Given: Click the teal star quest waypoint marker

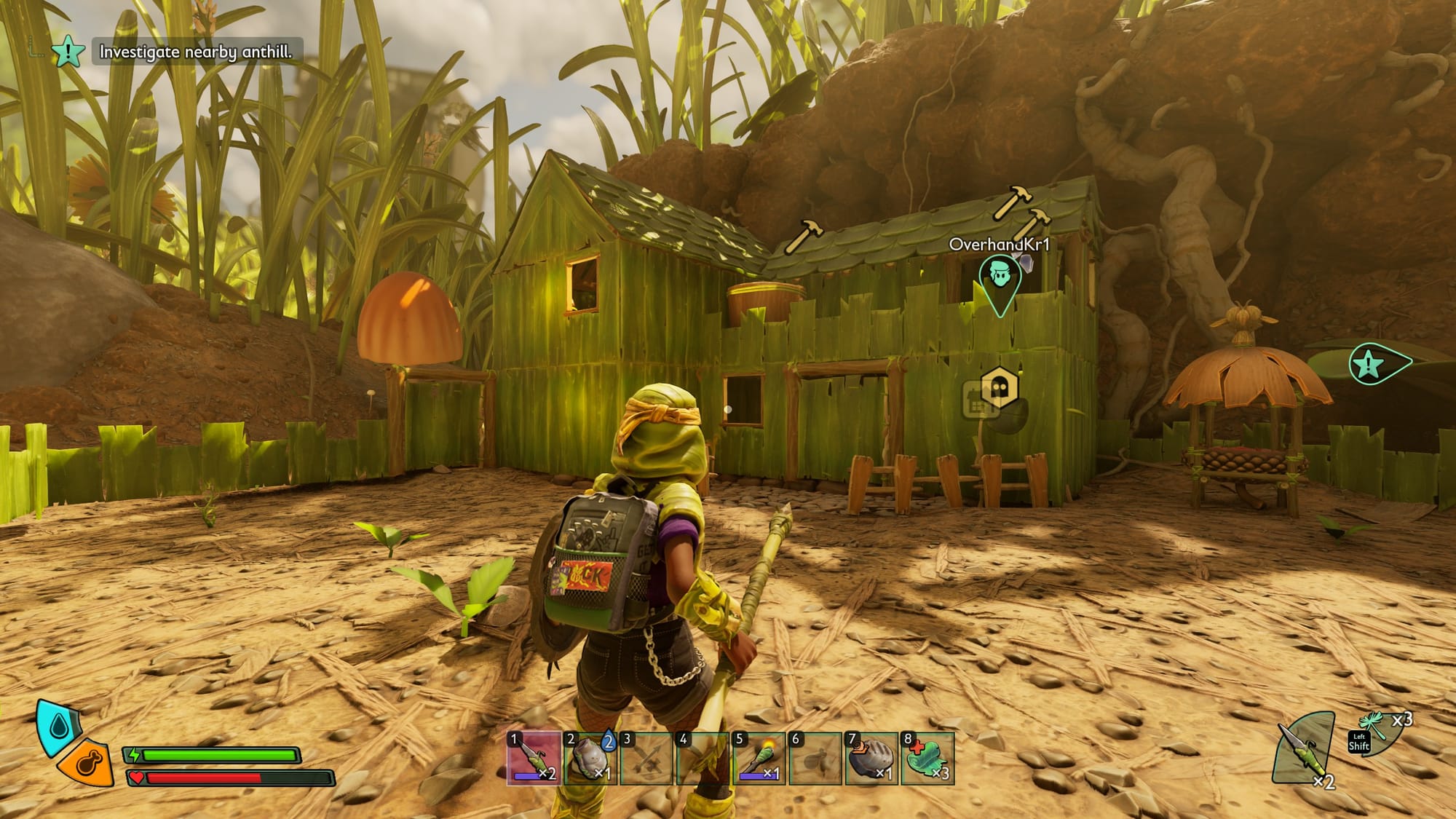Looking at the screenshot, I should [x=1371, y=363].
